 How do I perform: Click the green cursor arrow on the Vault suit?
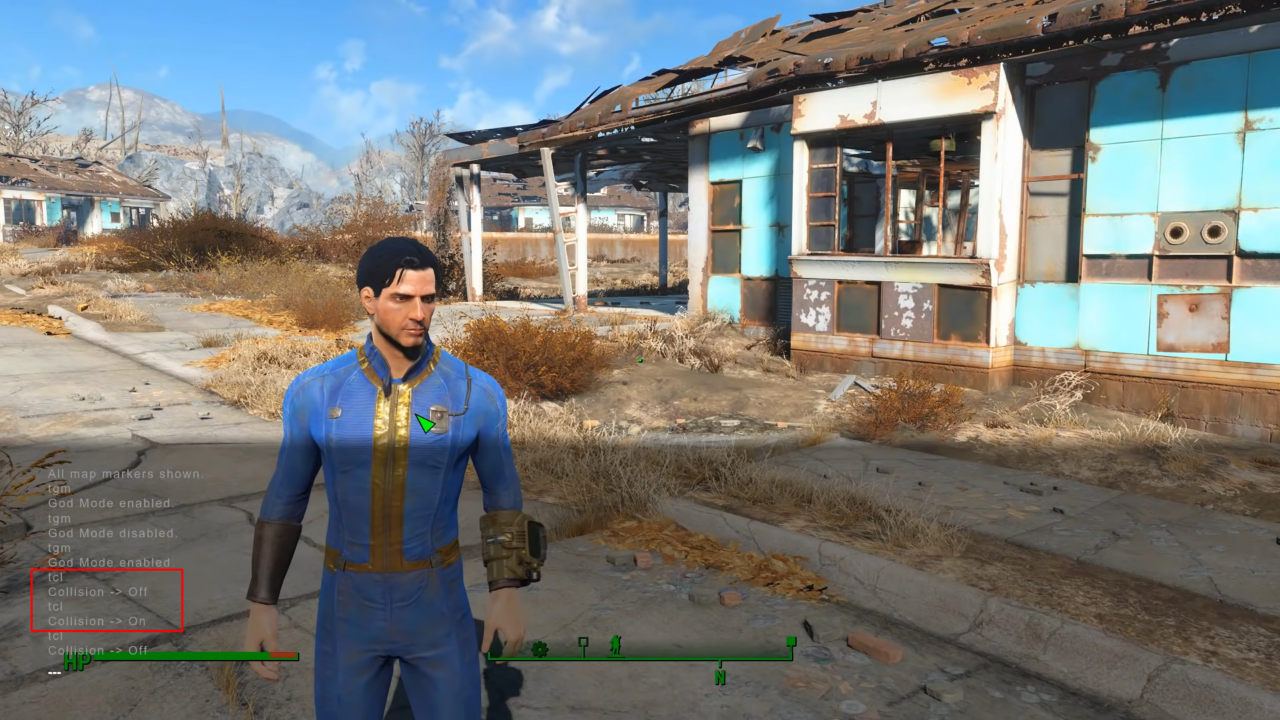point(424,424)
